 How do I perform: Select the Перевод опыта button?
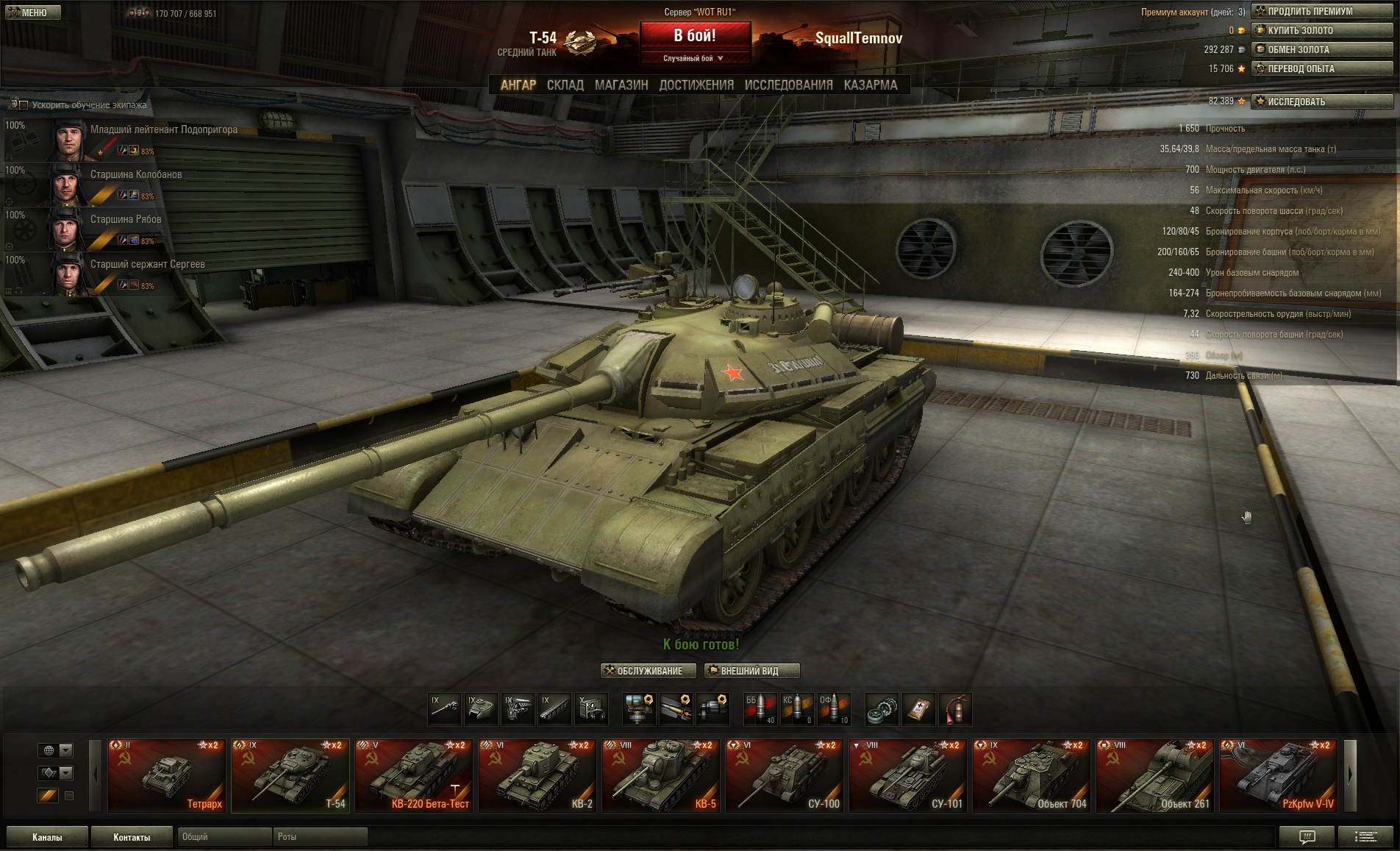point(1321,68)
